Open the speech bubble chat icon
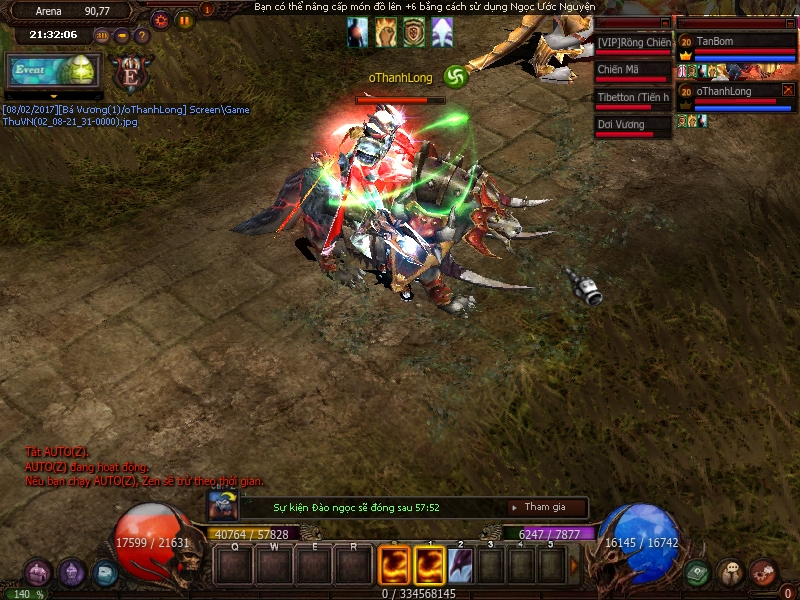This screenshot has height=600, width=800. click(731, 573)
